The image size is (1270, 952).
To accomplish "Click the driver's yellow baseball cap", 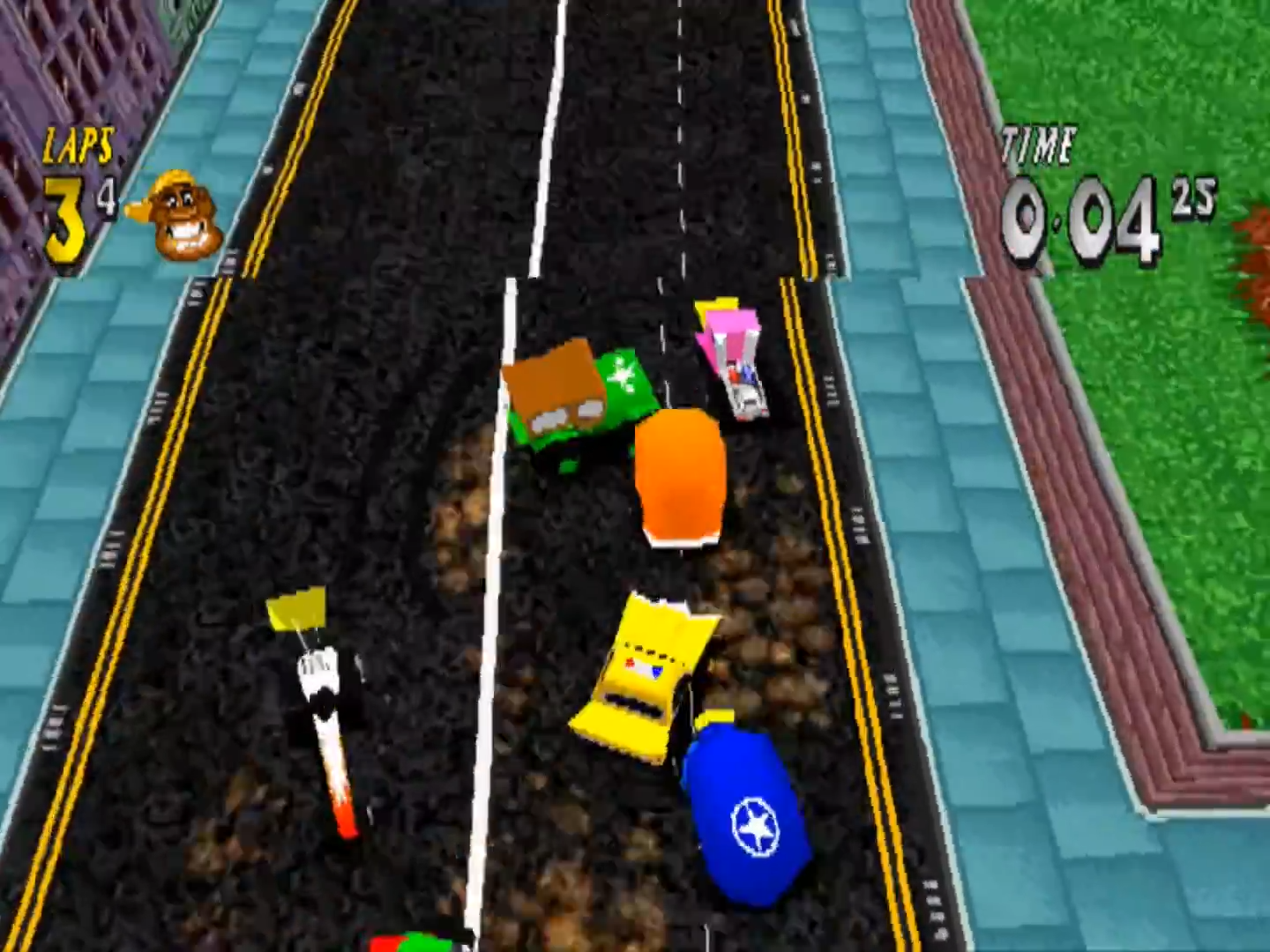I will 172,181.
